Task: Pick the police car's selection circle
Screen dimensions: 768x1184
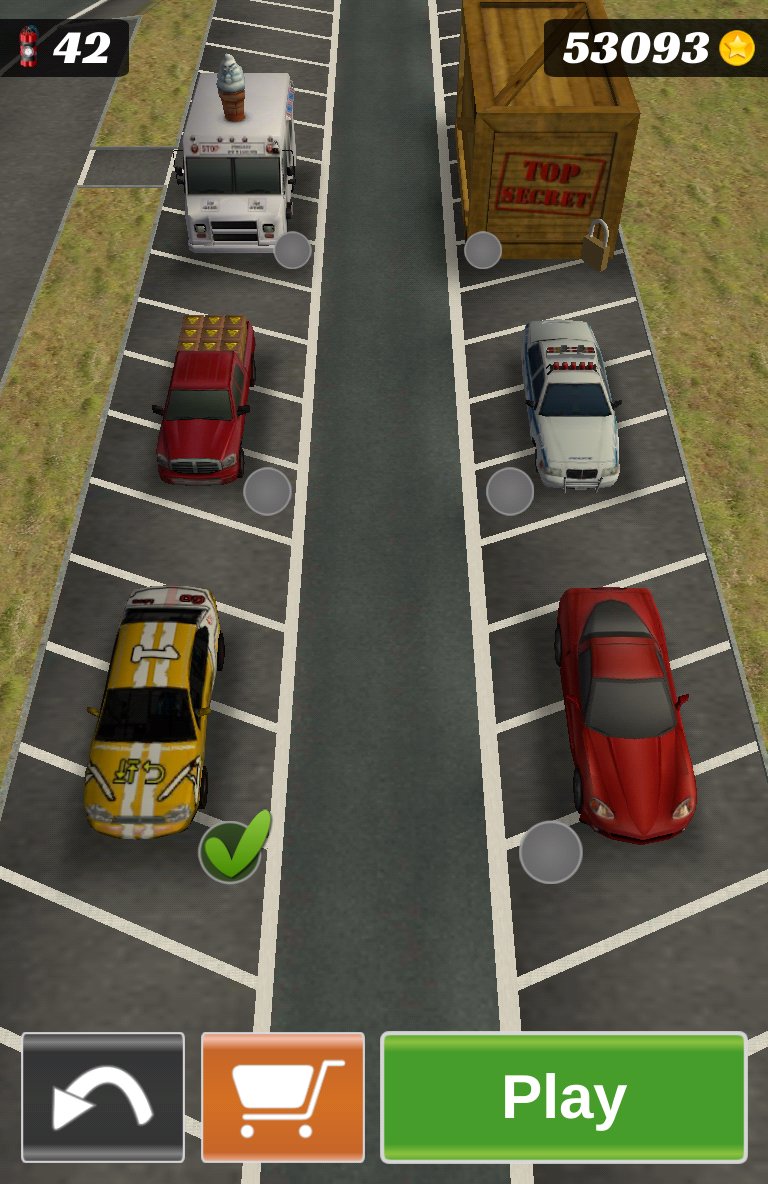Action: [x=509, y=491]
